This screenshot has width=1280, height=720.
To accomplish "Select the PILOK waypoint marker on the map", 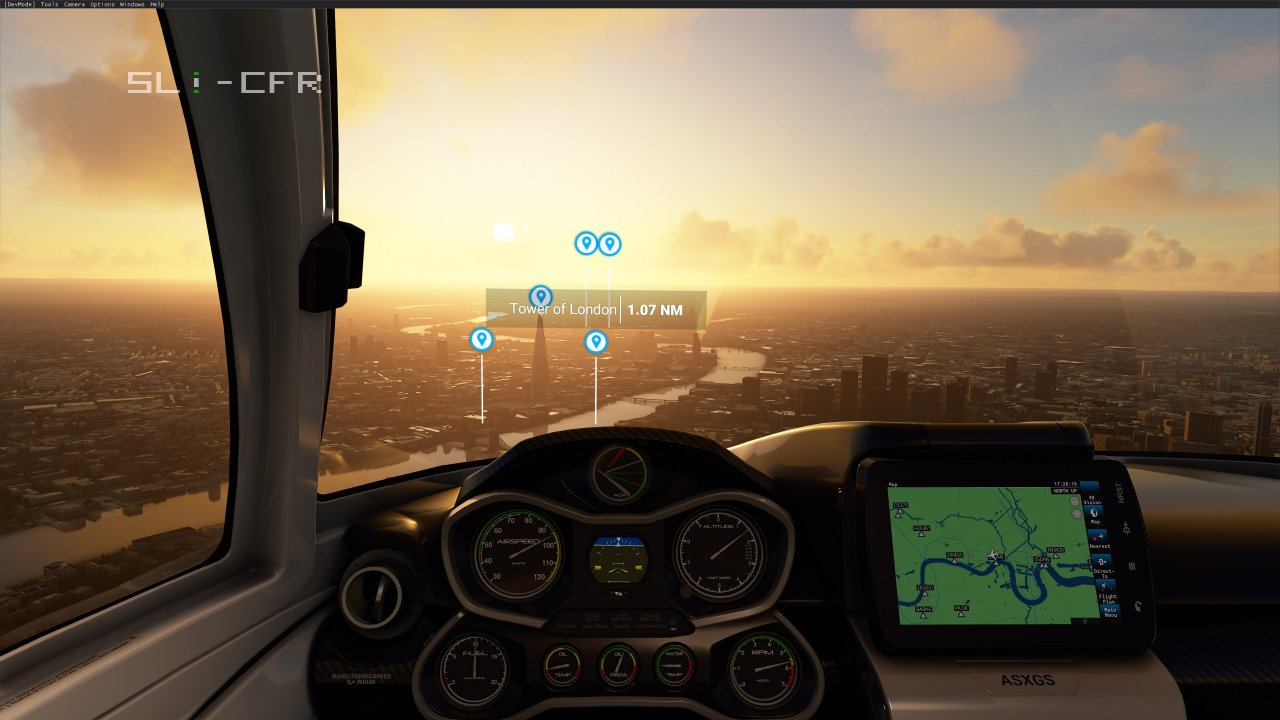I will click(x=961, y=610).
